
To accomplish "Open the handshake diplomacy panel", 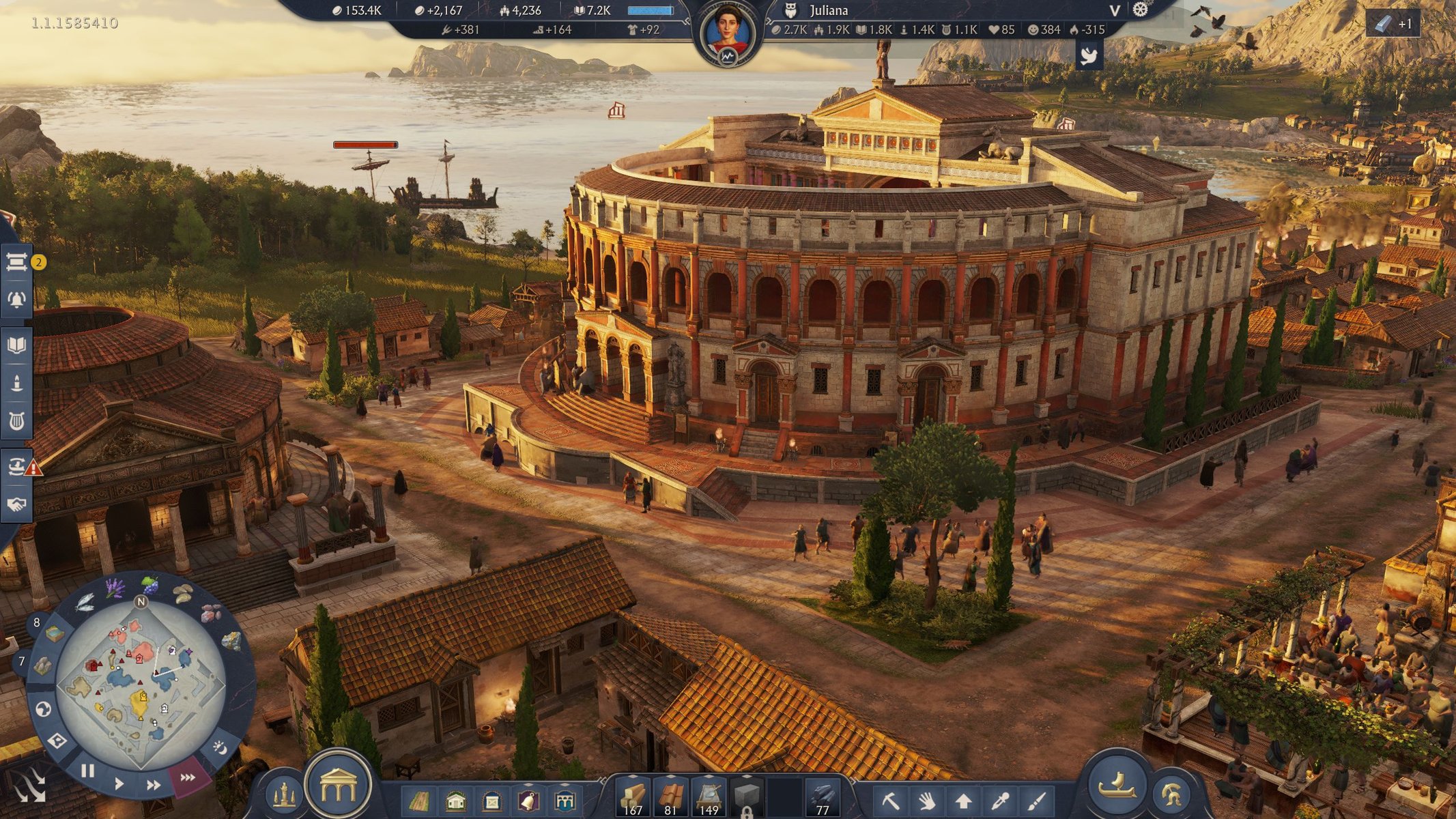I will pos(16,504).
